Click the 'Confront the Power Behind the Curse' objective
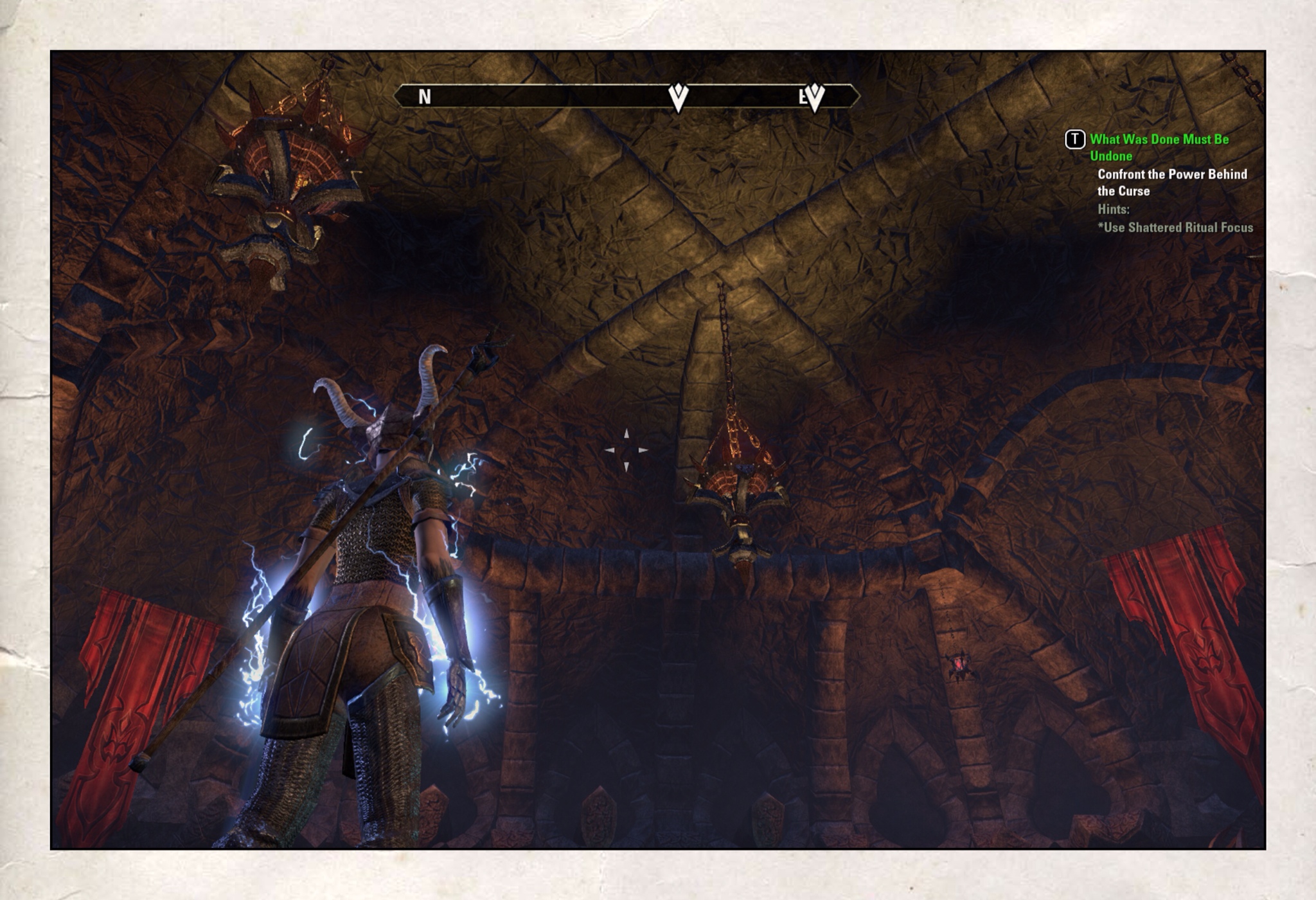 (x=1171, y=182)
